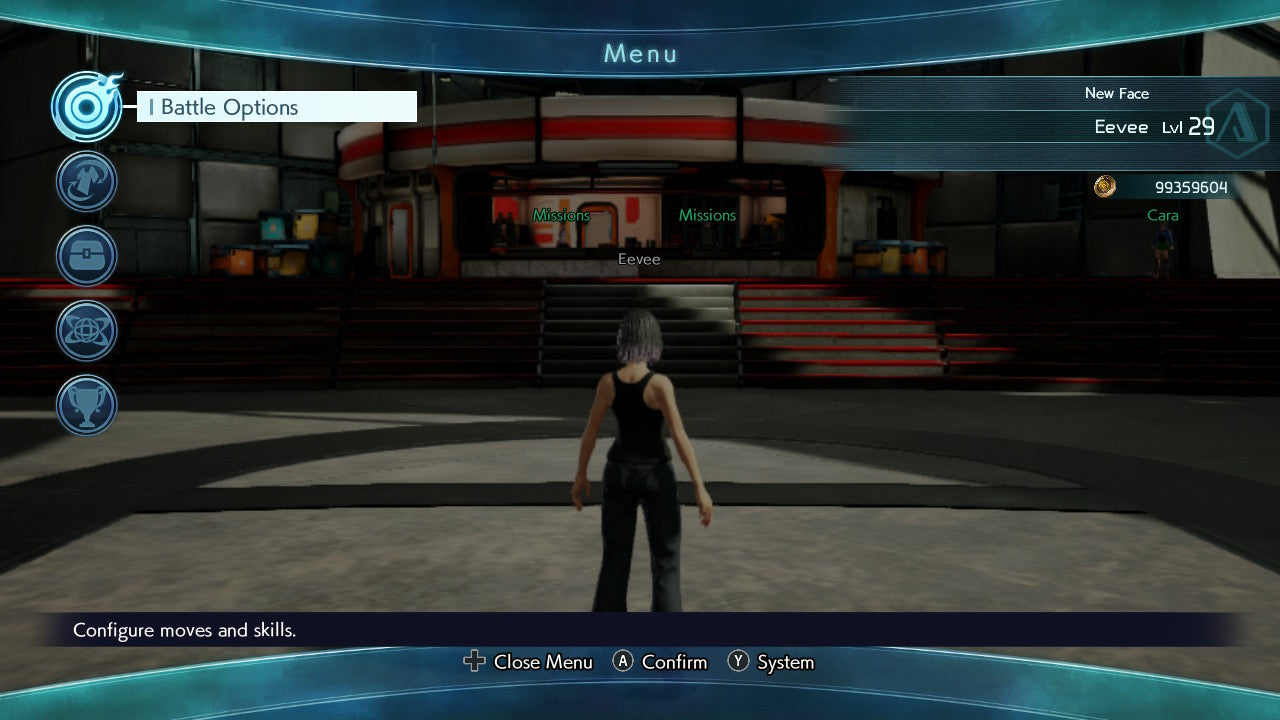Select the globe network icon
Viewport: 1280px width, 720px height.
(x=87, y=330)
